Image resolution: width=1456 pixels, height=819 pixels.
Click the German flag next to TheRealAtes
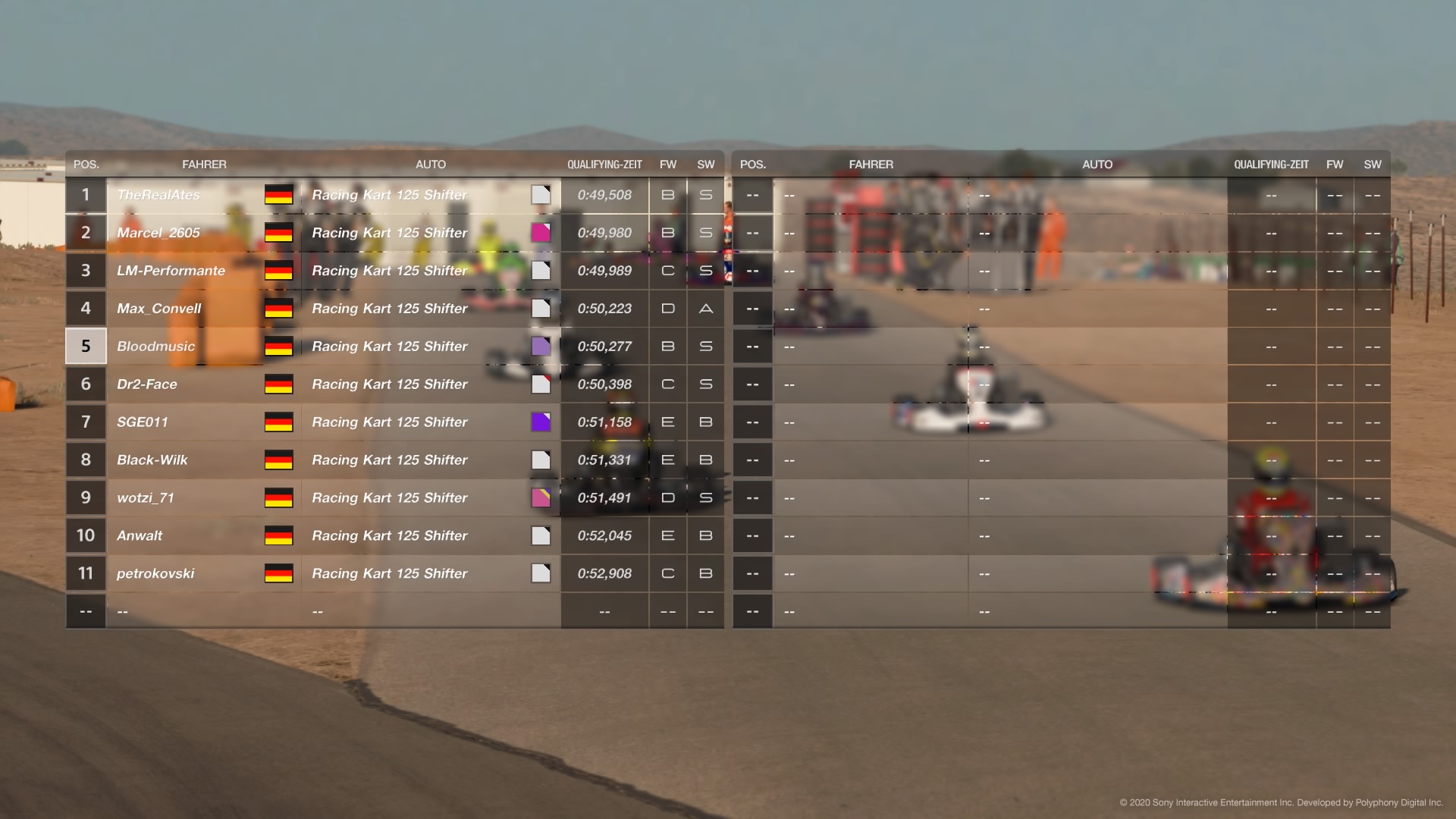point(278,195)
